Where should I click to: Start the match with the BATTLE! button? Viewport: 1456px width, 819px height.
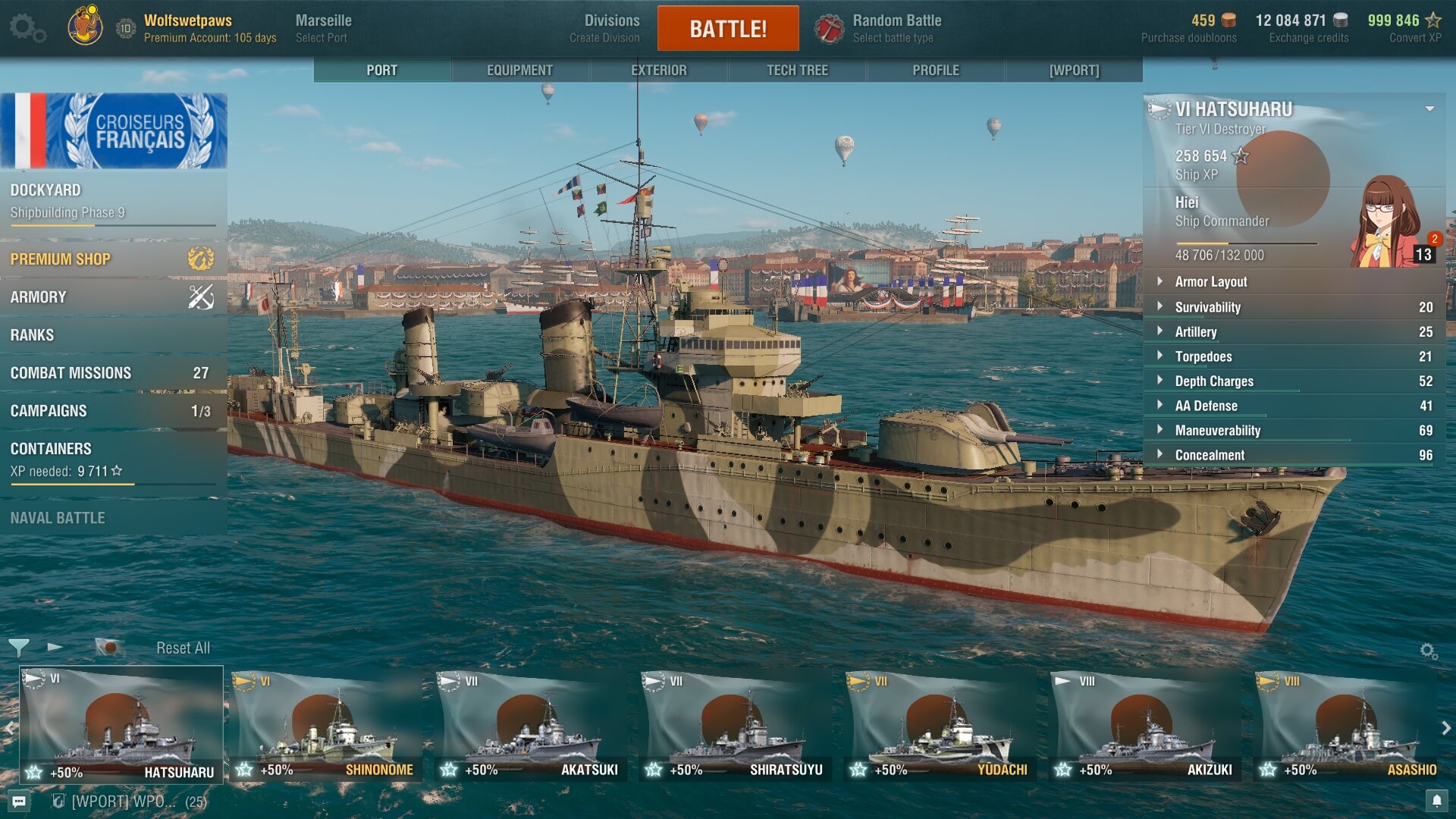(x=727, y=29)
